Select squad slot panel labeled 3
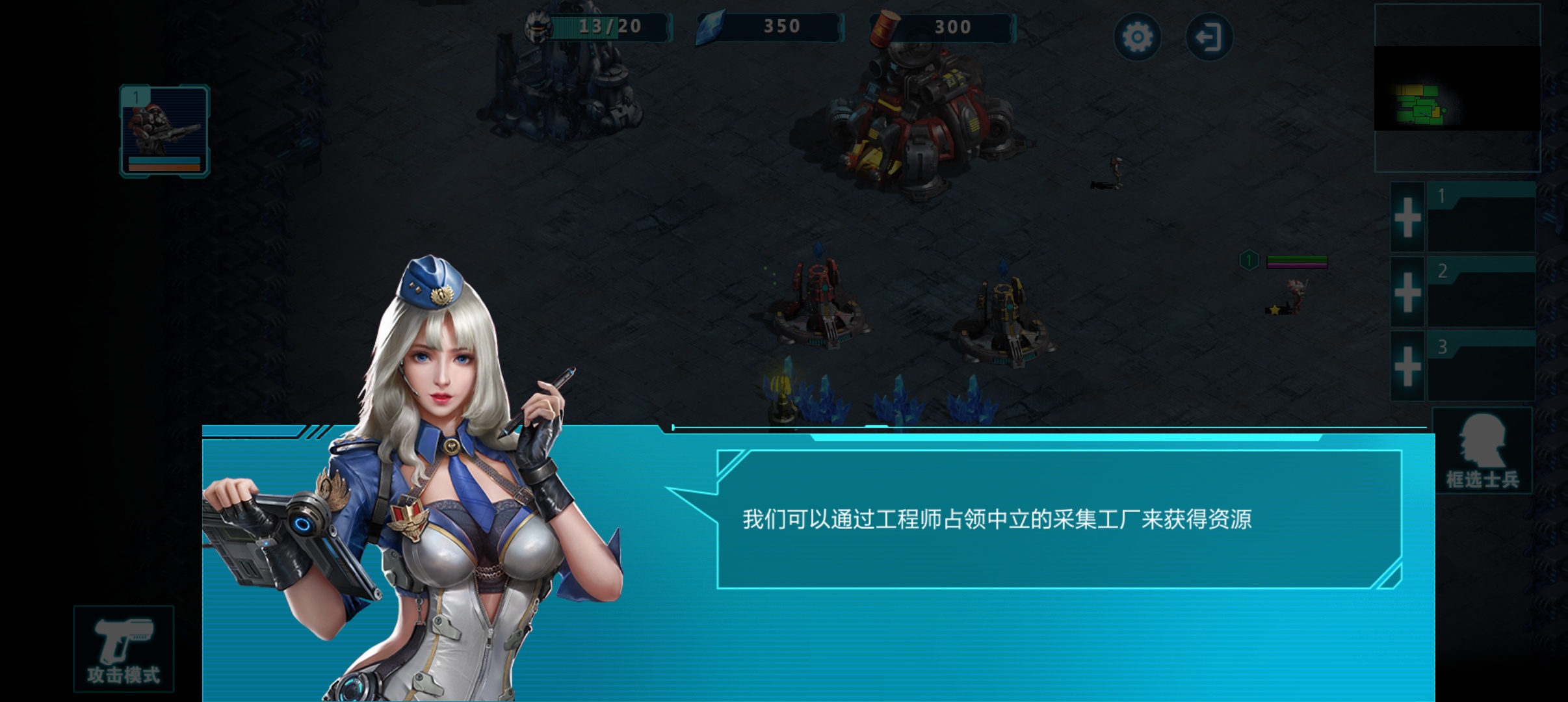Image resolution: width=1568 pixels, height=702 pixels. tap(1482, 367)
